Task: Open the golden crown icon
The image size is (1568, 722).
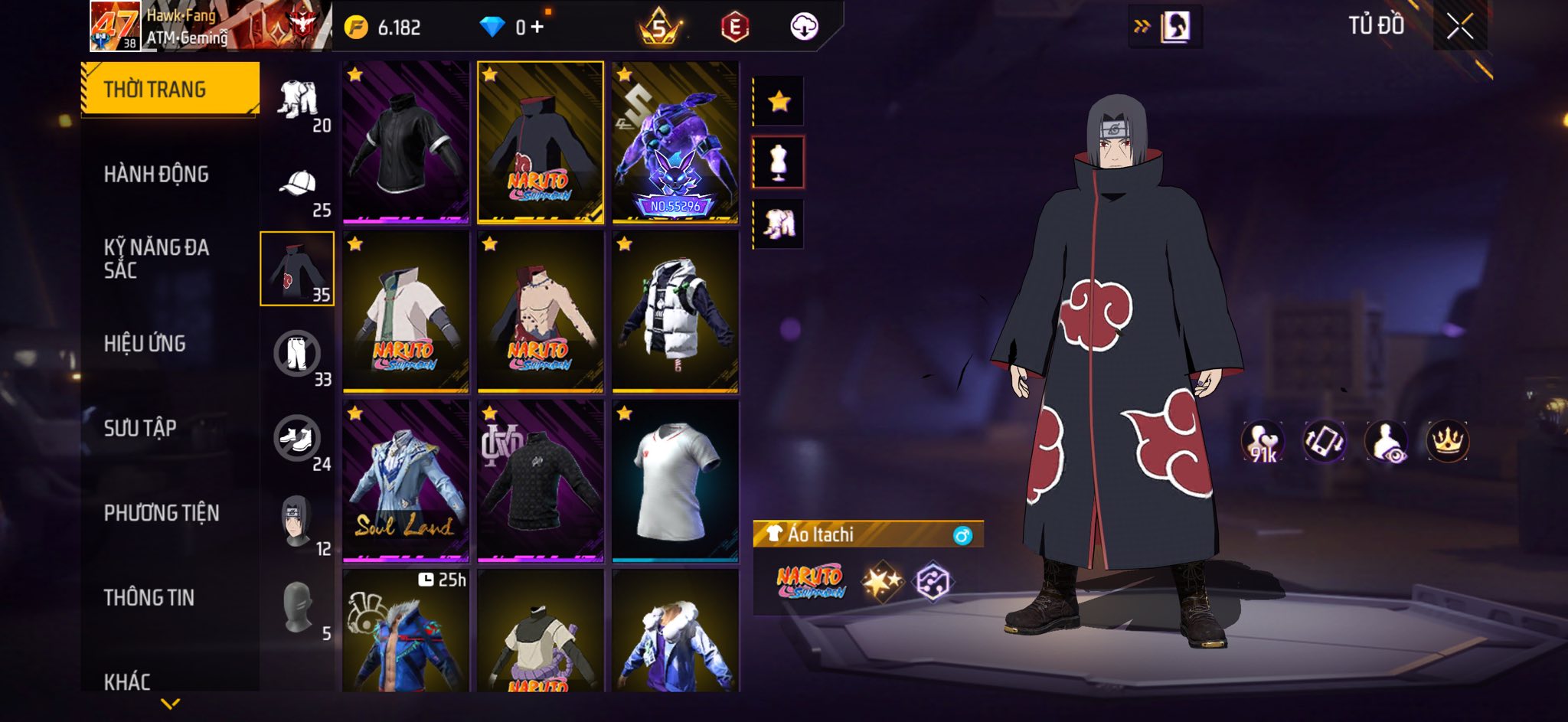Action: tap(1447, 442)
